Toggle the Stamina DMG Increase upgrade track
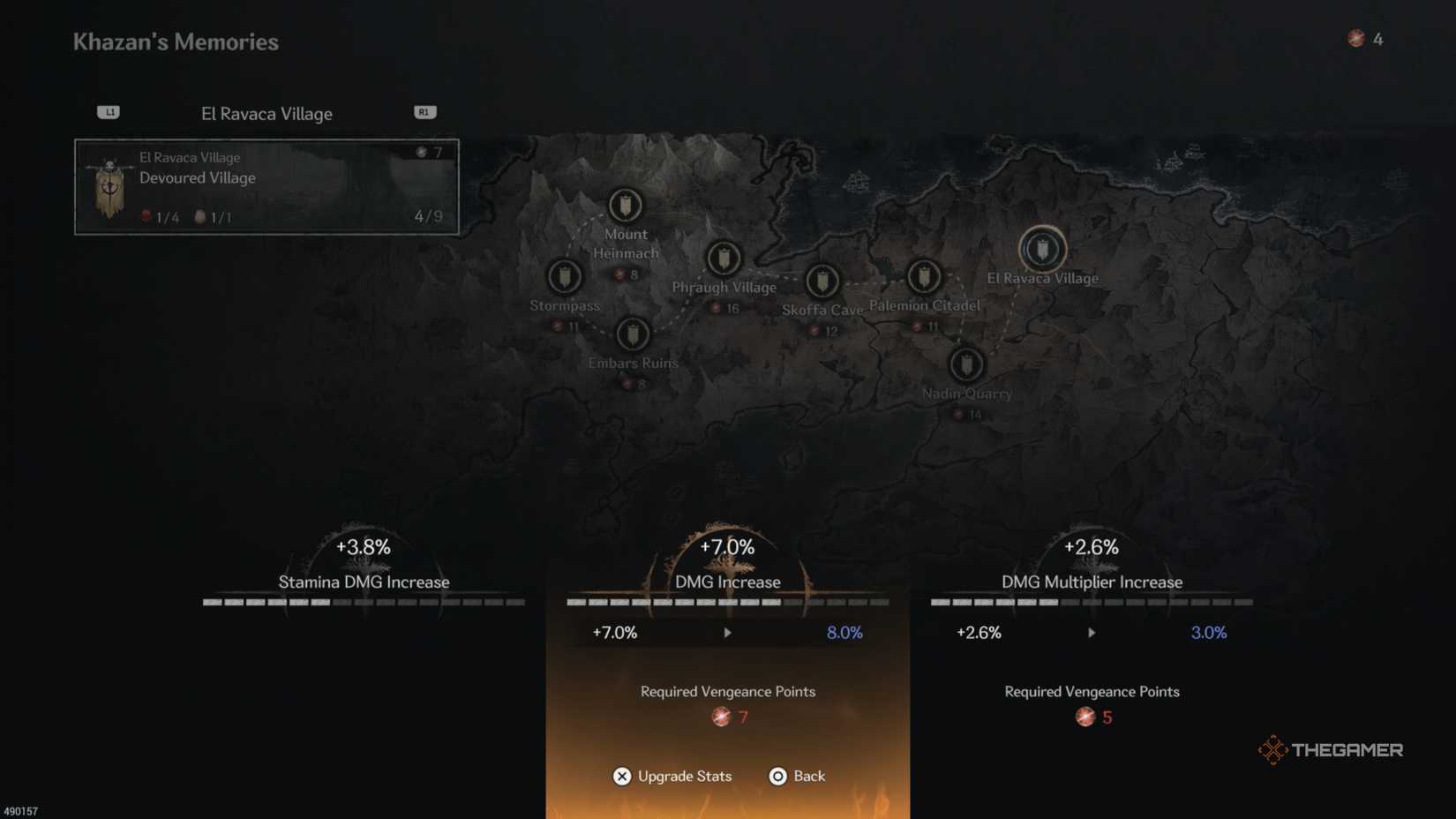 coord(364,582)
